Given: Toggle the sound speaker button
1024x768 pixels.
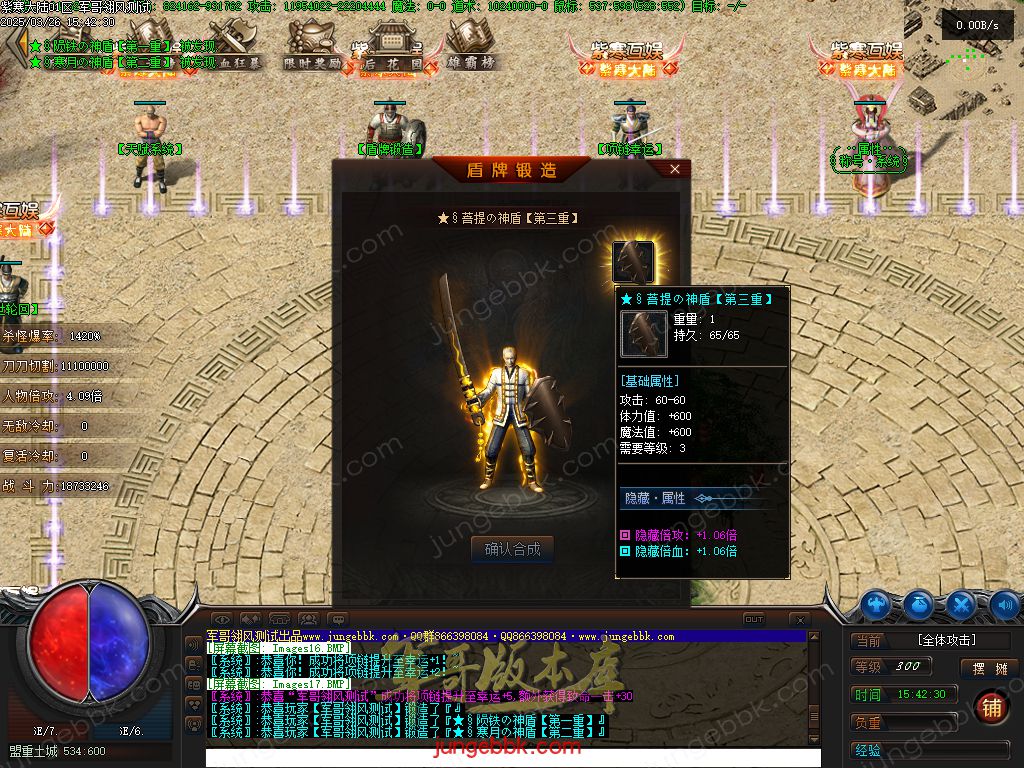Looking at the screenshot, I should point(1005,604).
